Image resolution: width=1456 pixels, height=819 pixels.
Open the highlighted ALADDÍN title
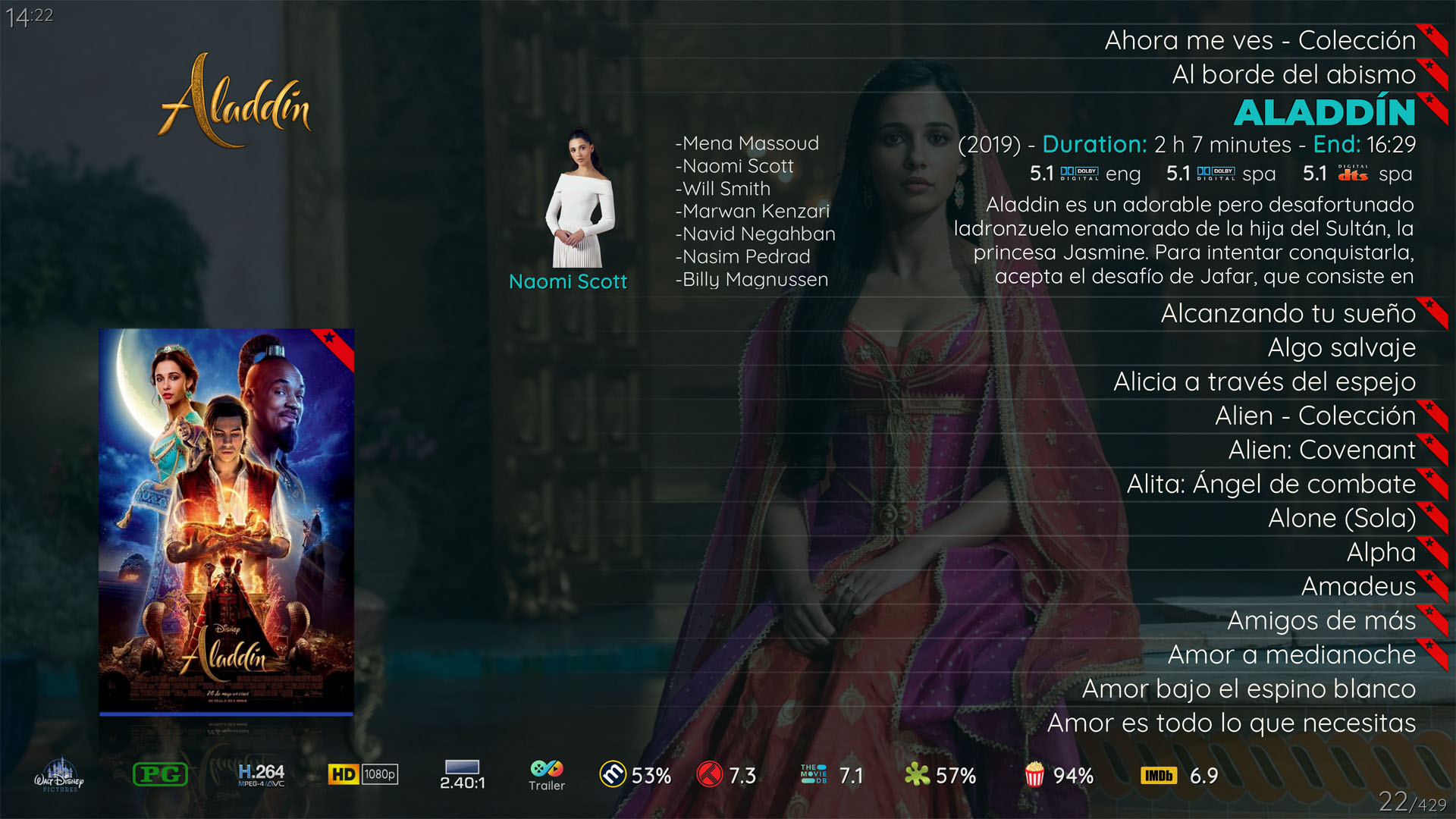tap(1324, 112)
